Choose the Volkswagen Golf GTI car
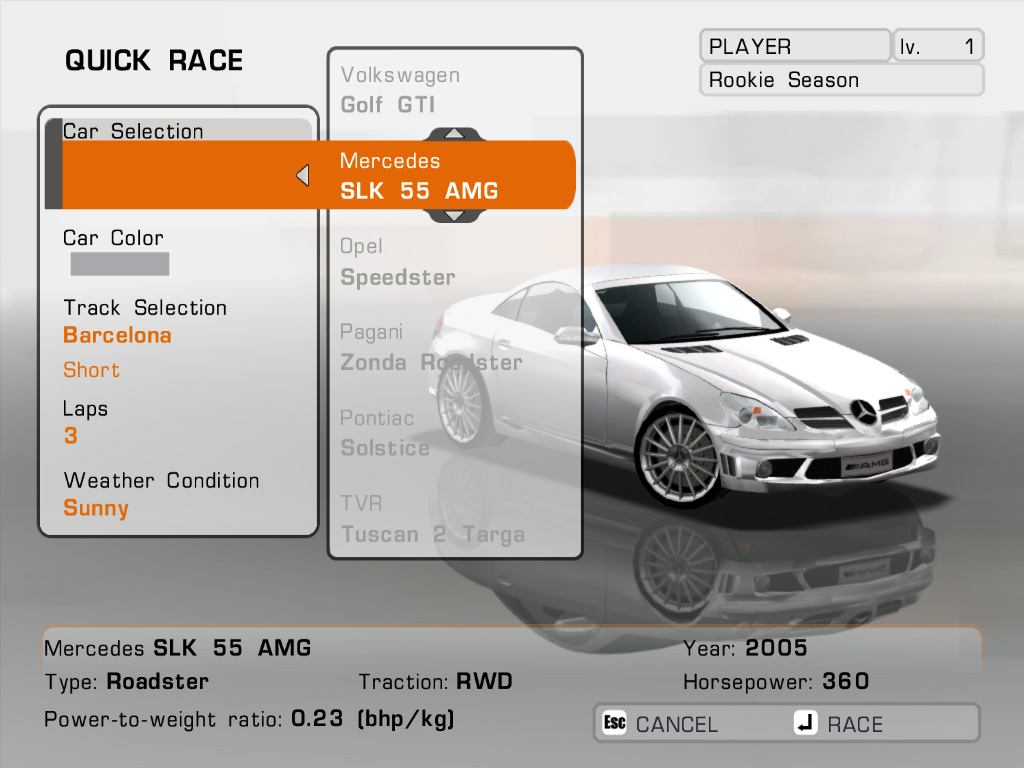This screenshot has width=1024, height=768. [401, 90]
